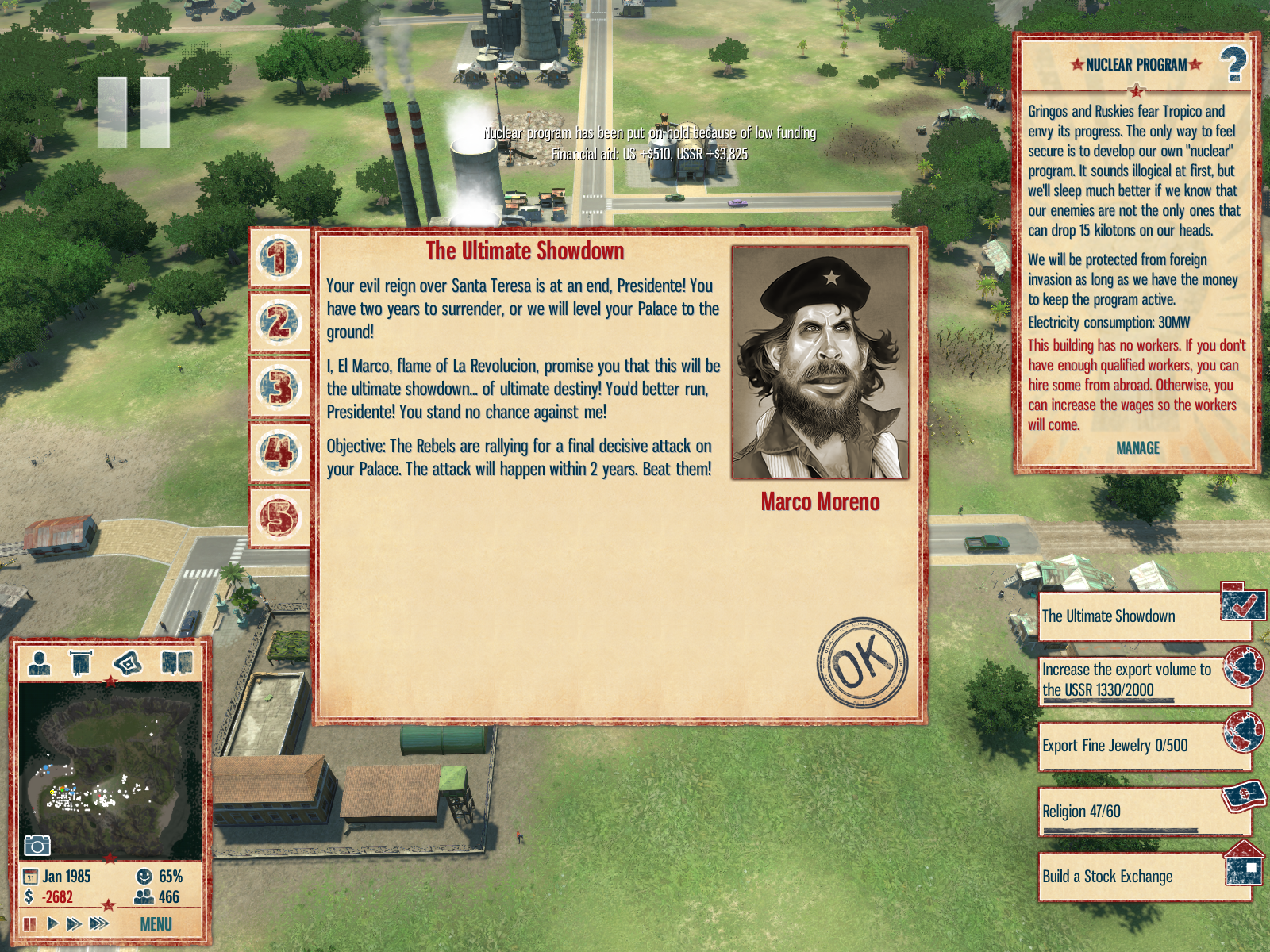Pause the game with the red pause button

tap(30, 923)
